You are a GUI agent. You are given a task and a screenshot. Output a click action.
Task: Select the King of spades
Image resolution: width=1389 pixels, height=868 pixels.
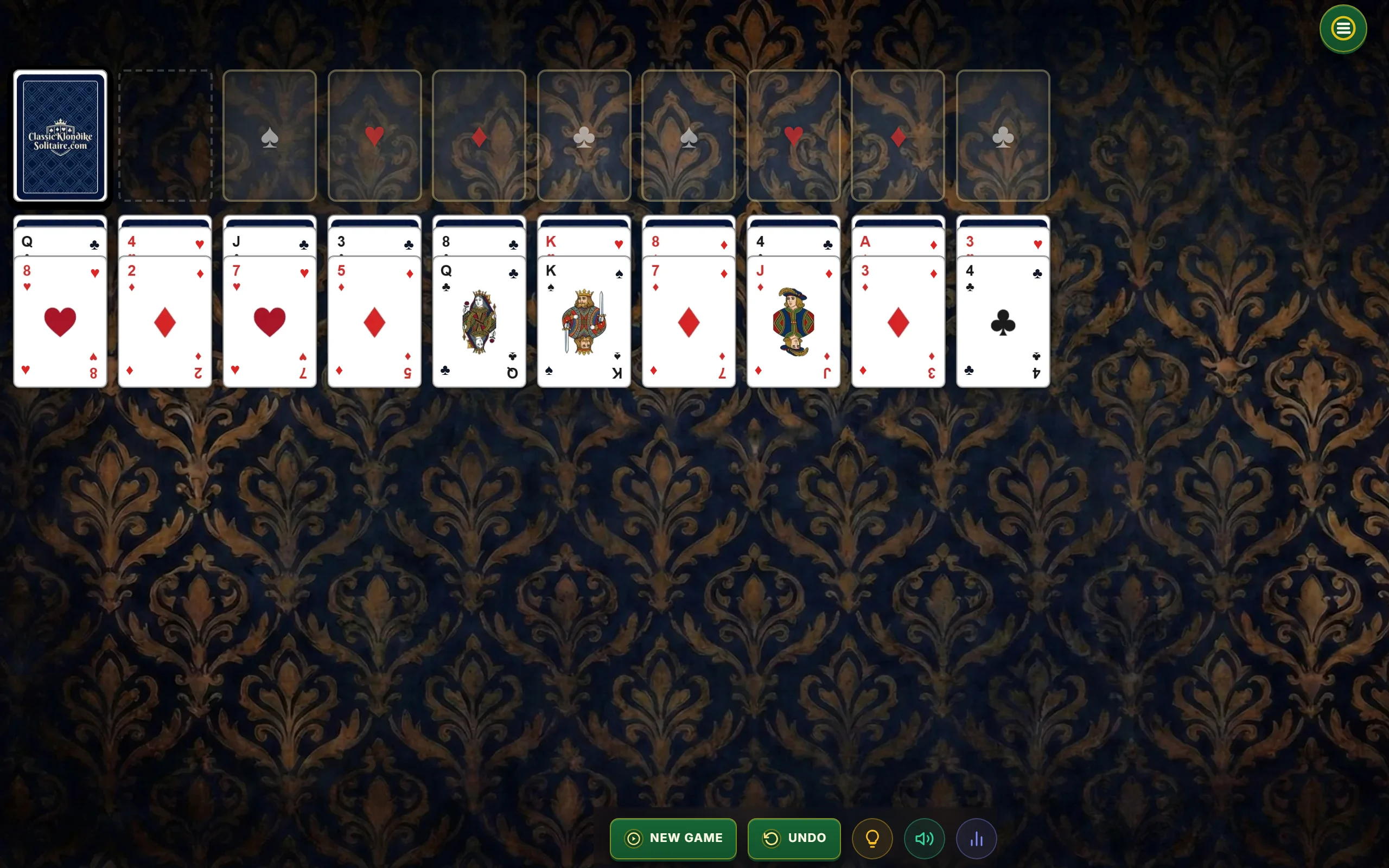point(584,322)
